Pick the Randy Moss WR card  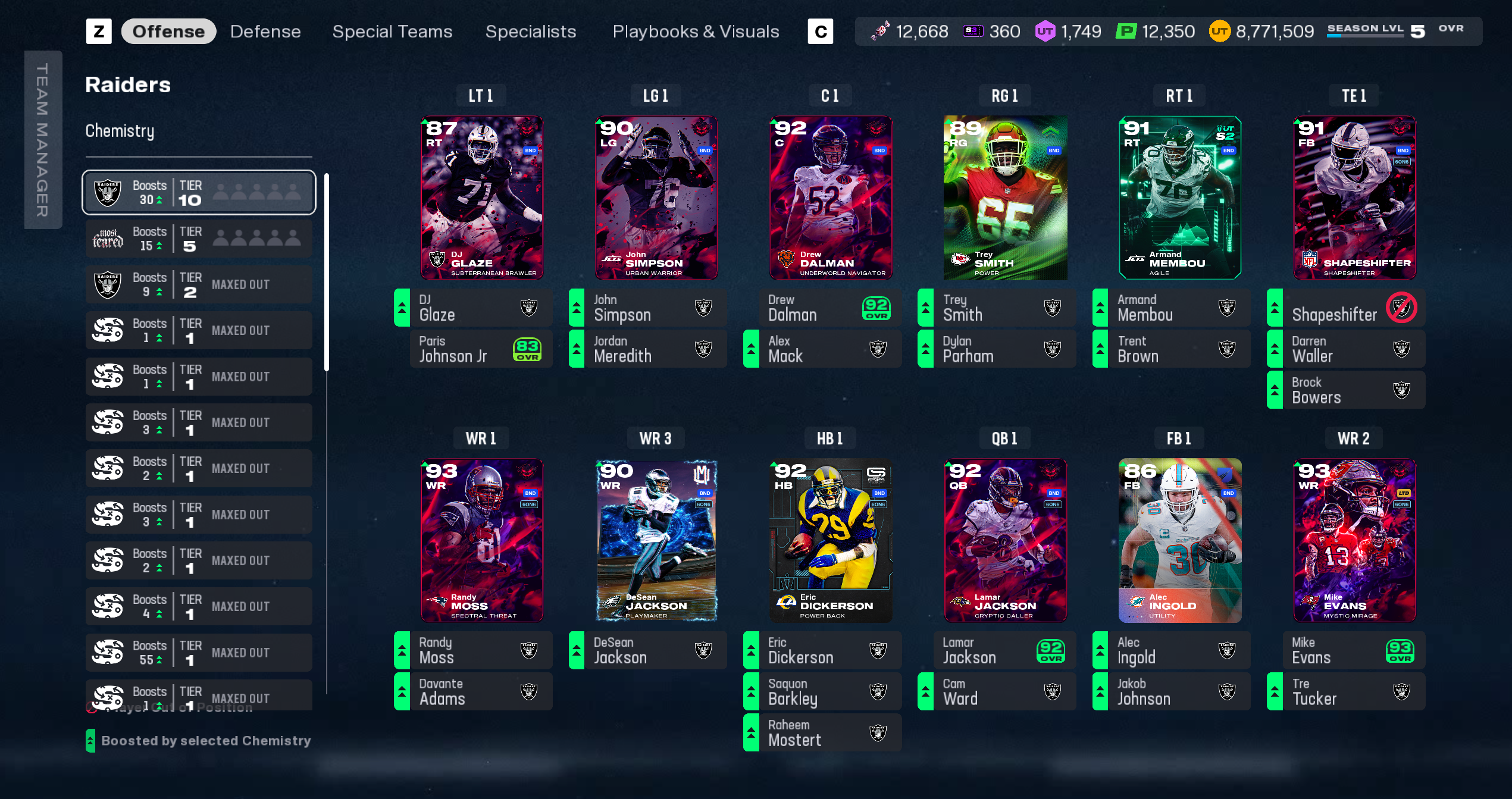pyautogui.click(x=481, y=540)
